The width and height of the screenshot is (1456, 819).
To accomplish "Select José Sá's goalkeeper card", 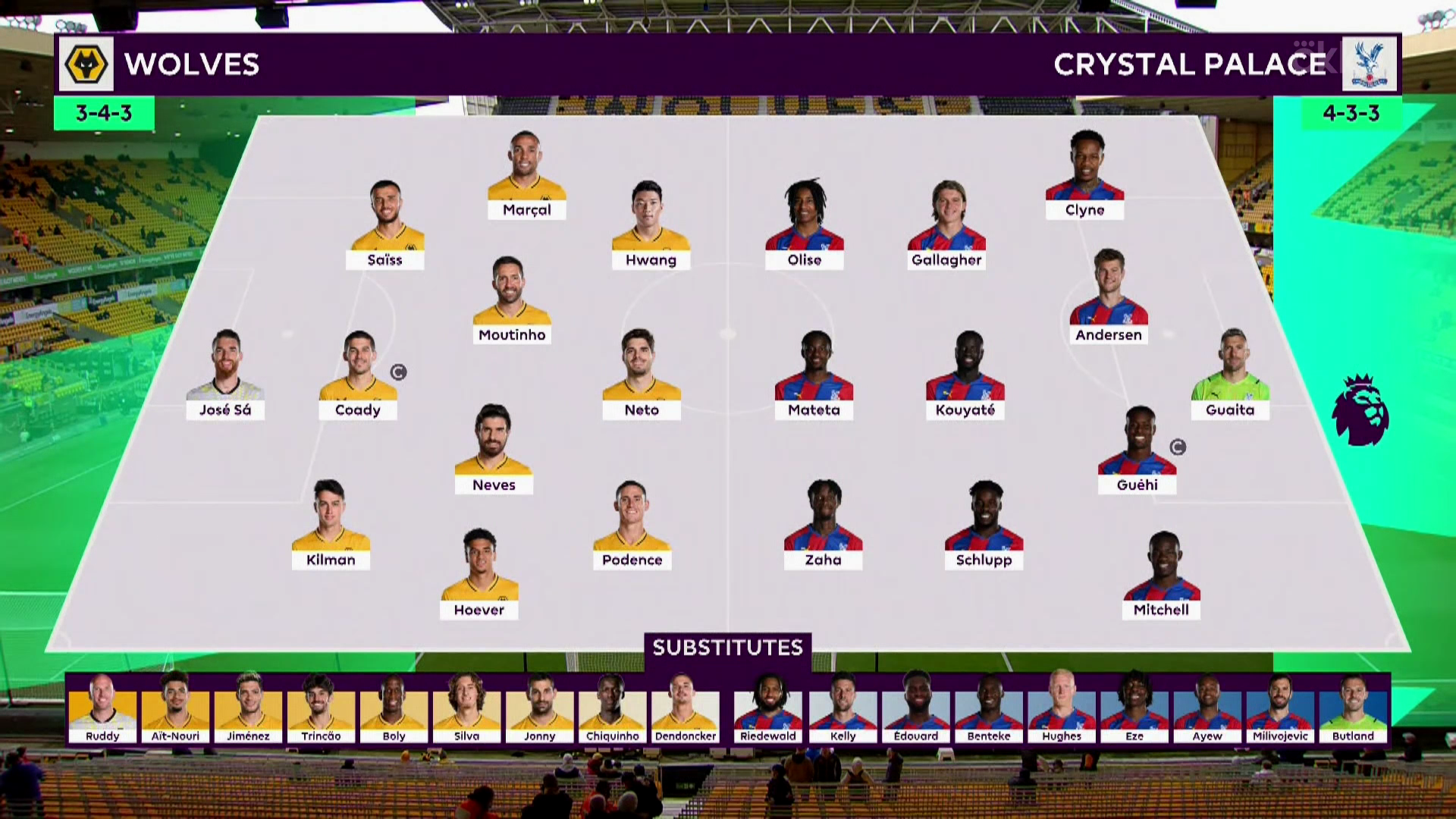I will (225, 375).
